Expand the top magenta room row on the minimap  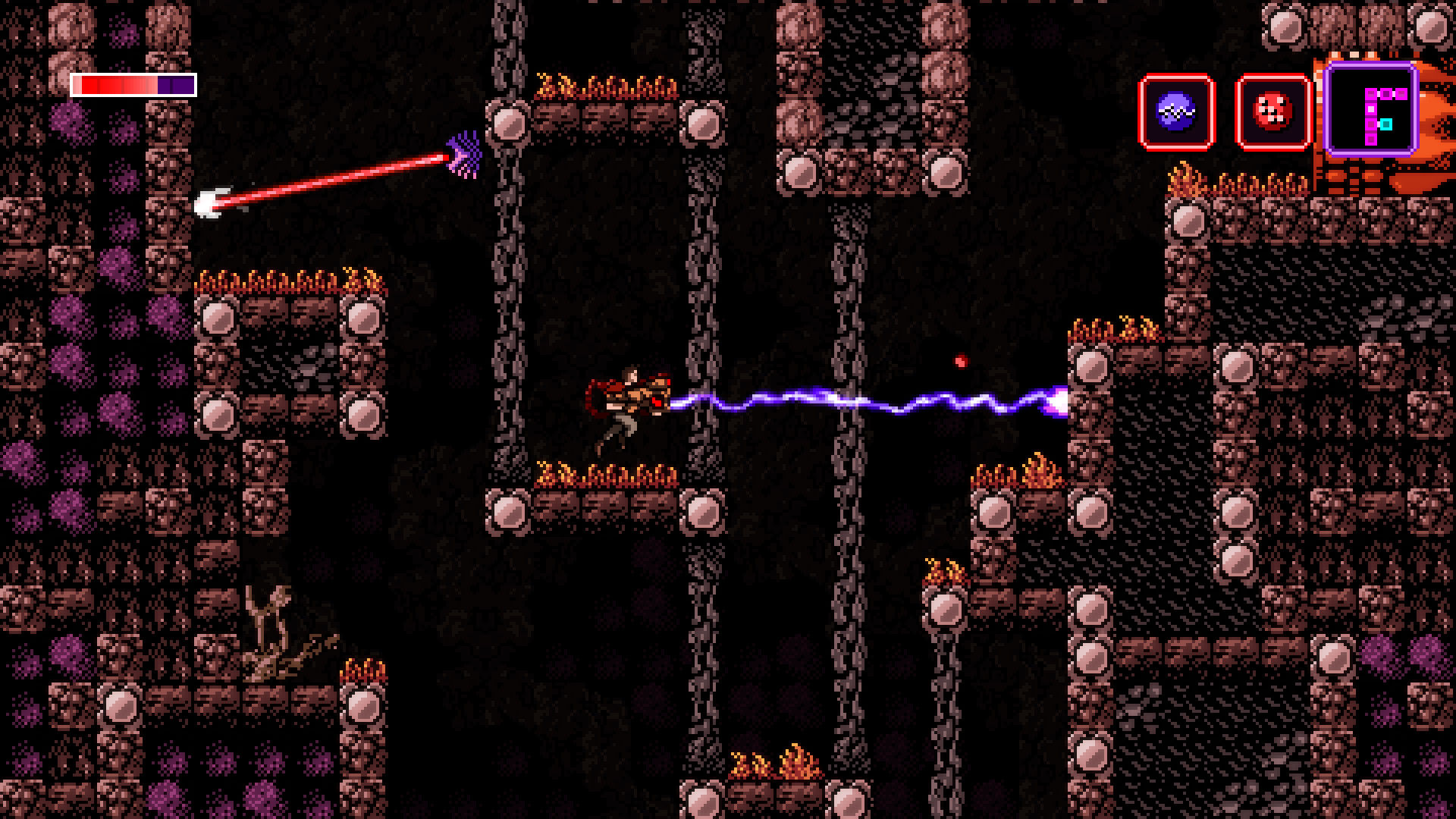(1386, 93)
